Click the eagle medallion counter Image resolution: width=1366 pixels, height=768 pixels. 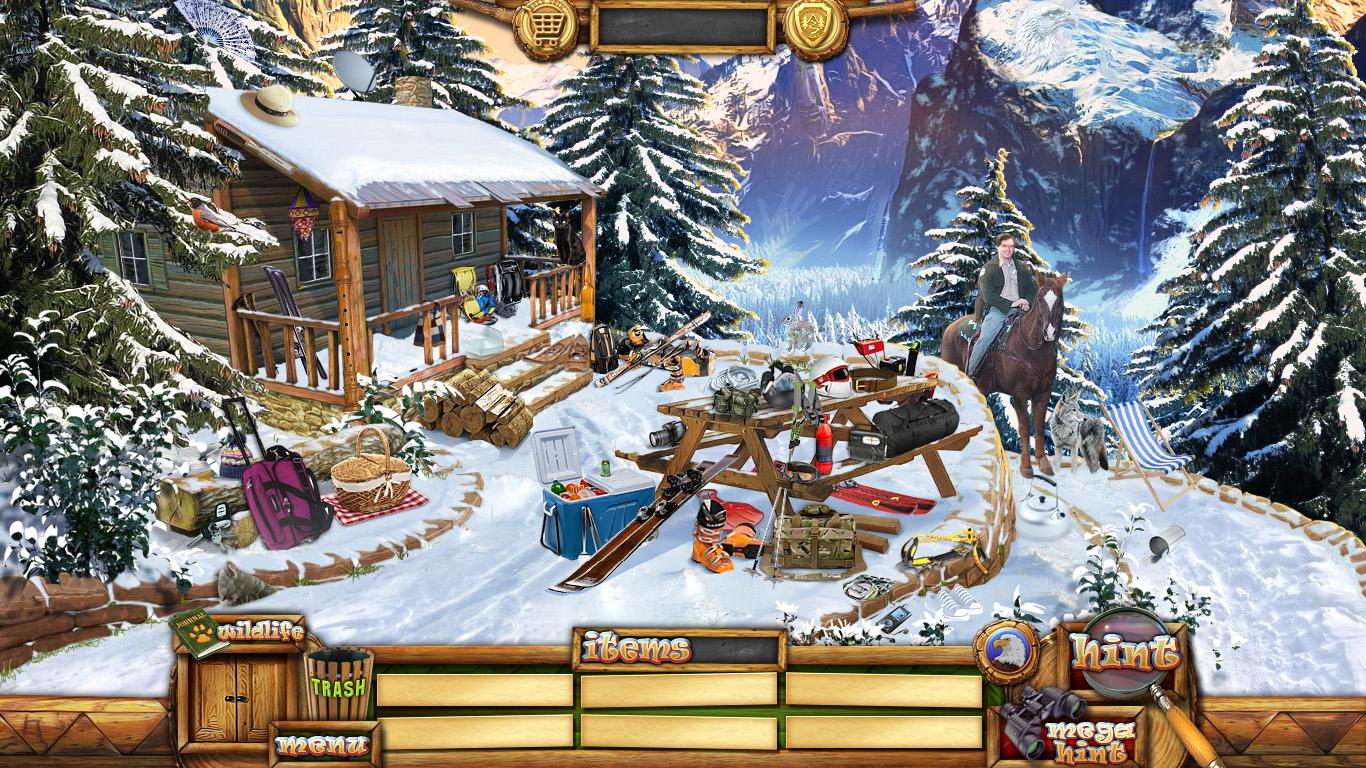coord(1005,651)
